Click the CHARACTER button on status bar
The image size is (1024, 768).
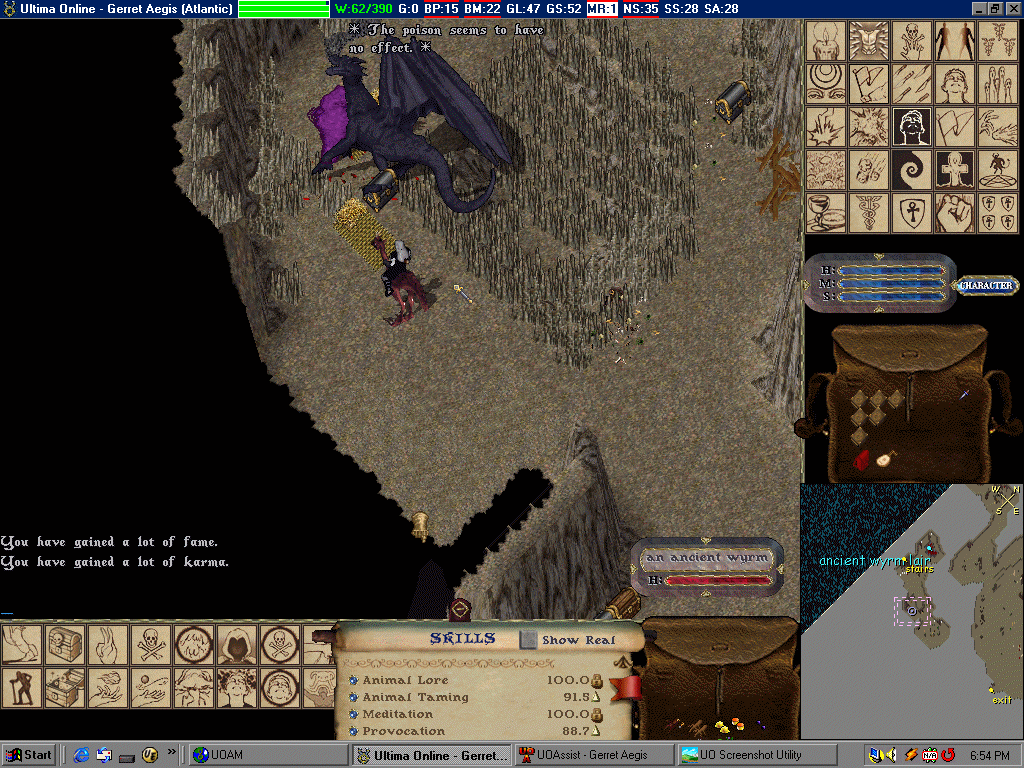[x=986, y=286]
